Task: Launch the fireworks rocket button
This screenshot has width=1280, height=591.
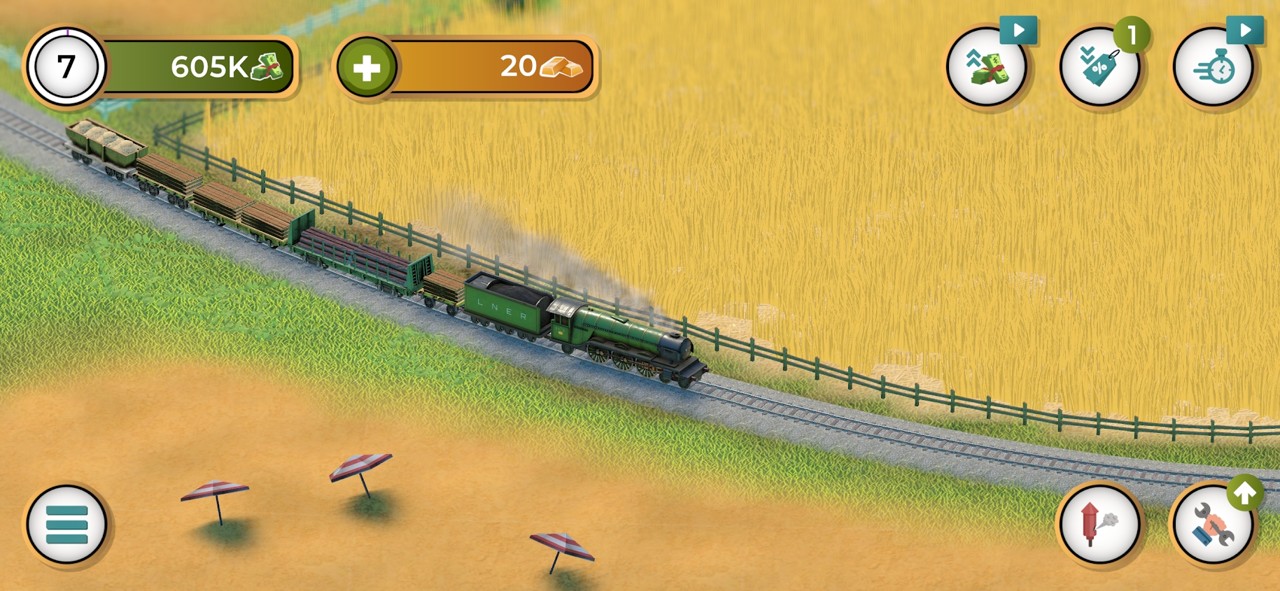Action: pyautogui.click(x=1099, y=524)
